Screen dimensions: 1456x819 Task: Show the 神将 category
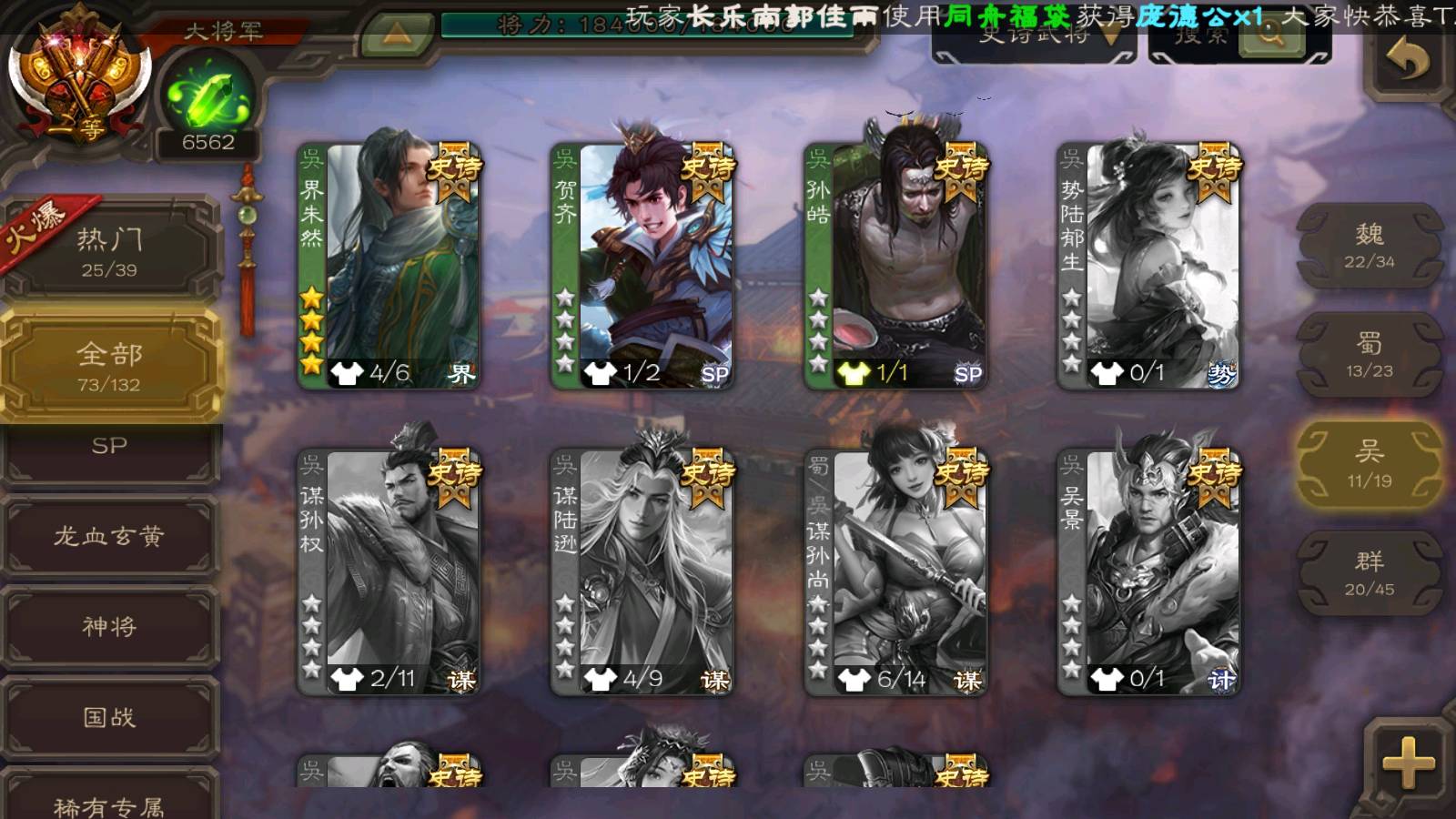coord(109,626)
